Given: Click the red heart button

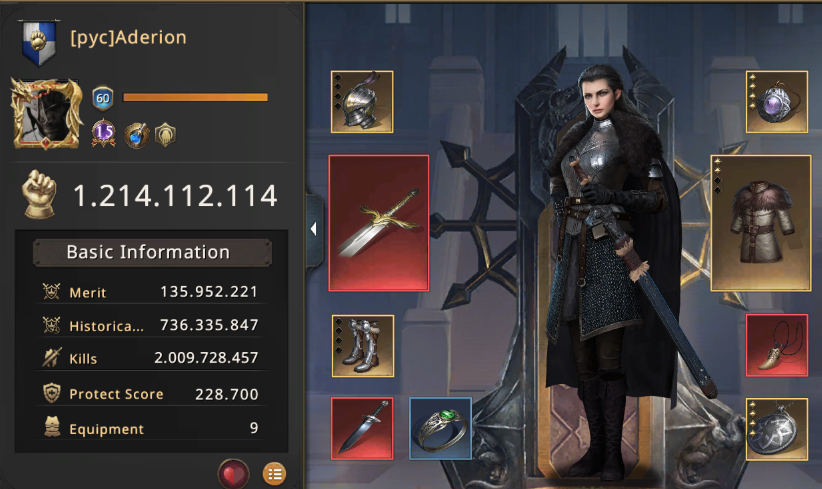Looking at the screenshot, I should click(233, 472).
